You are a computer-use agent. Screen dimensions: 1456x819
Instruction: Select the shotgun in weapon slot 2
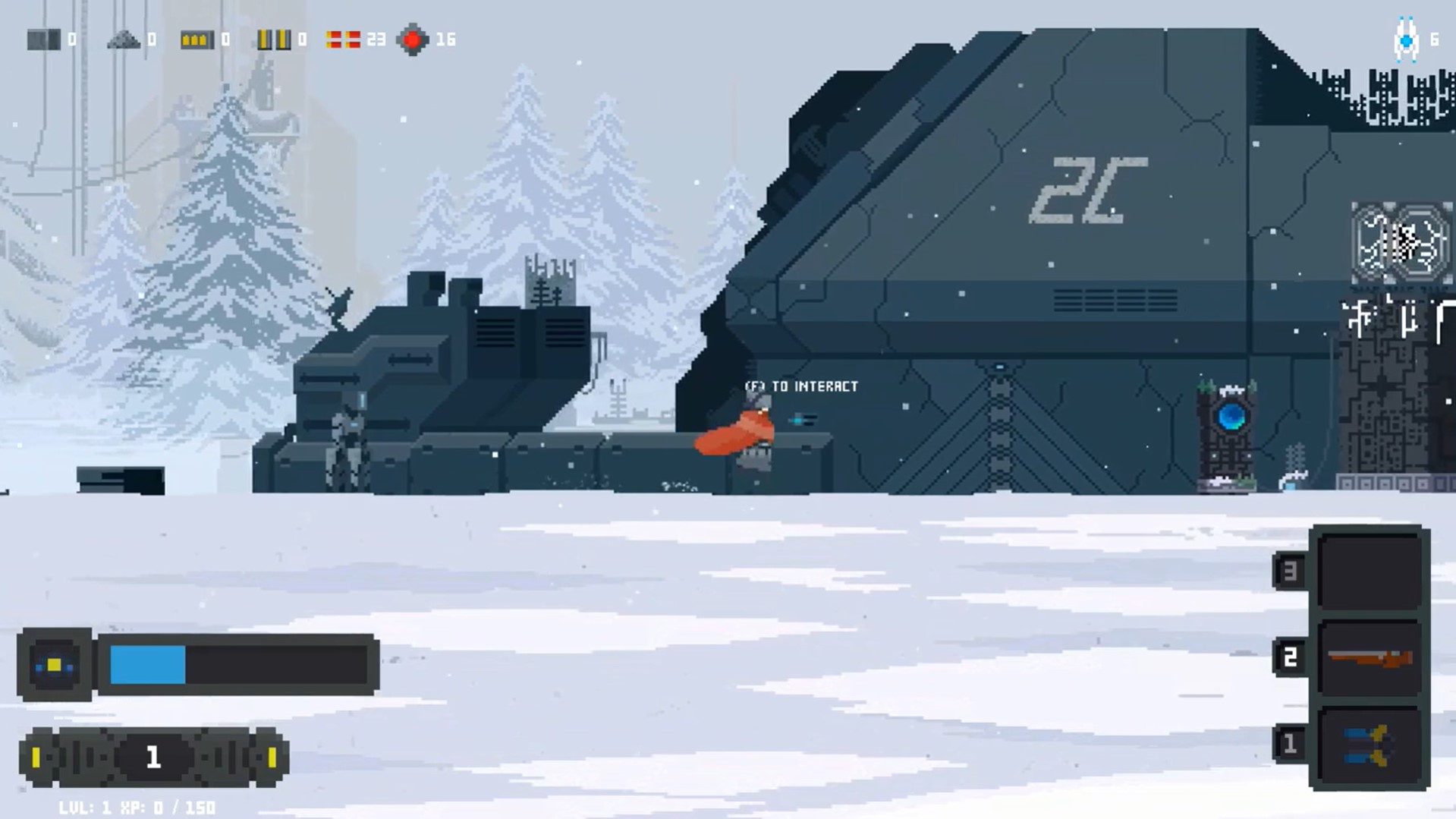[1370, 658]
